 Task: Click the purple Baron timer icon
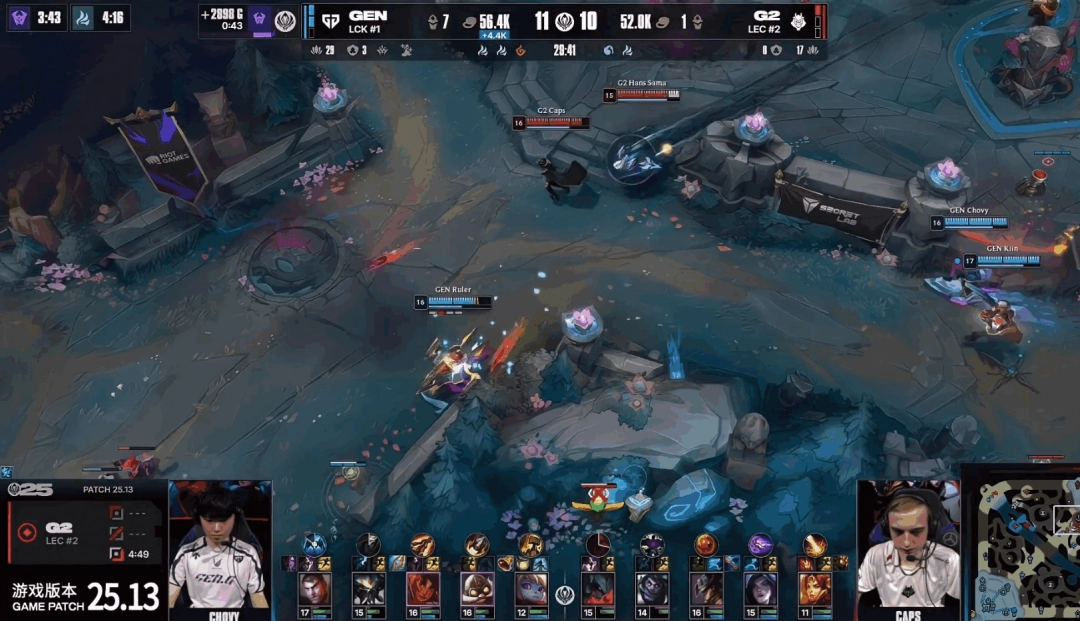19,18
